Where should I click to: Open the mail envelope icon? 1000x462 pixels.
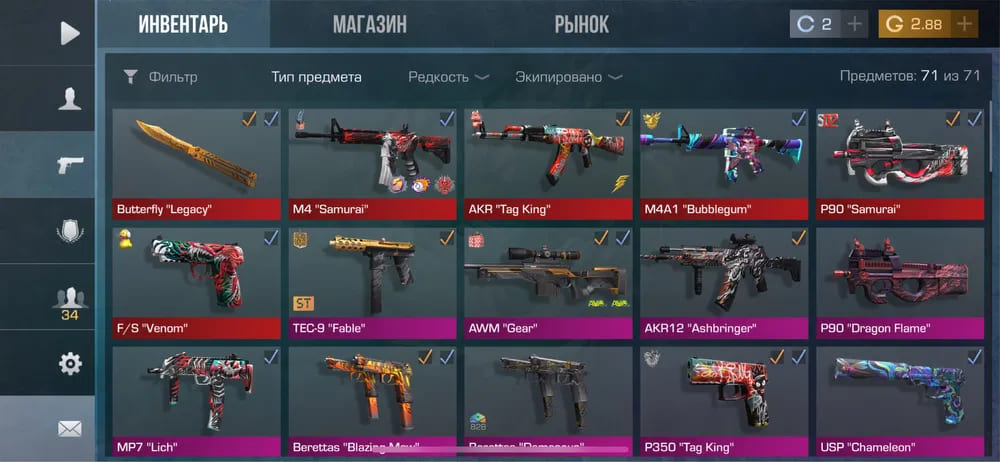[69, 429]
